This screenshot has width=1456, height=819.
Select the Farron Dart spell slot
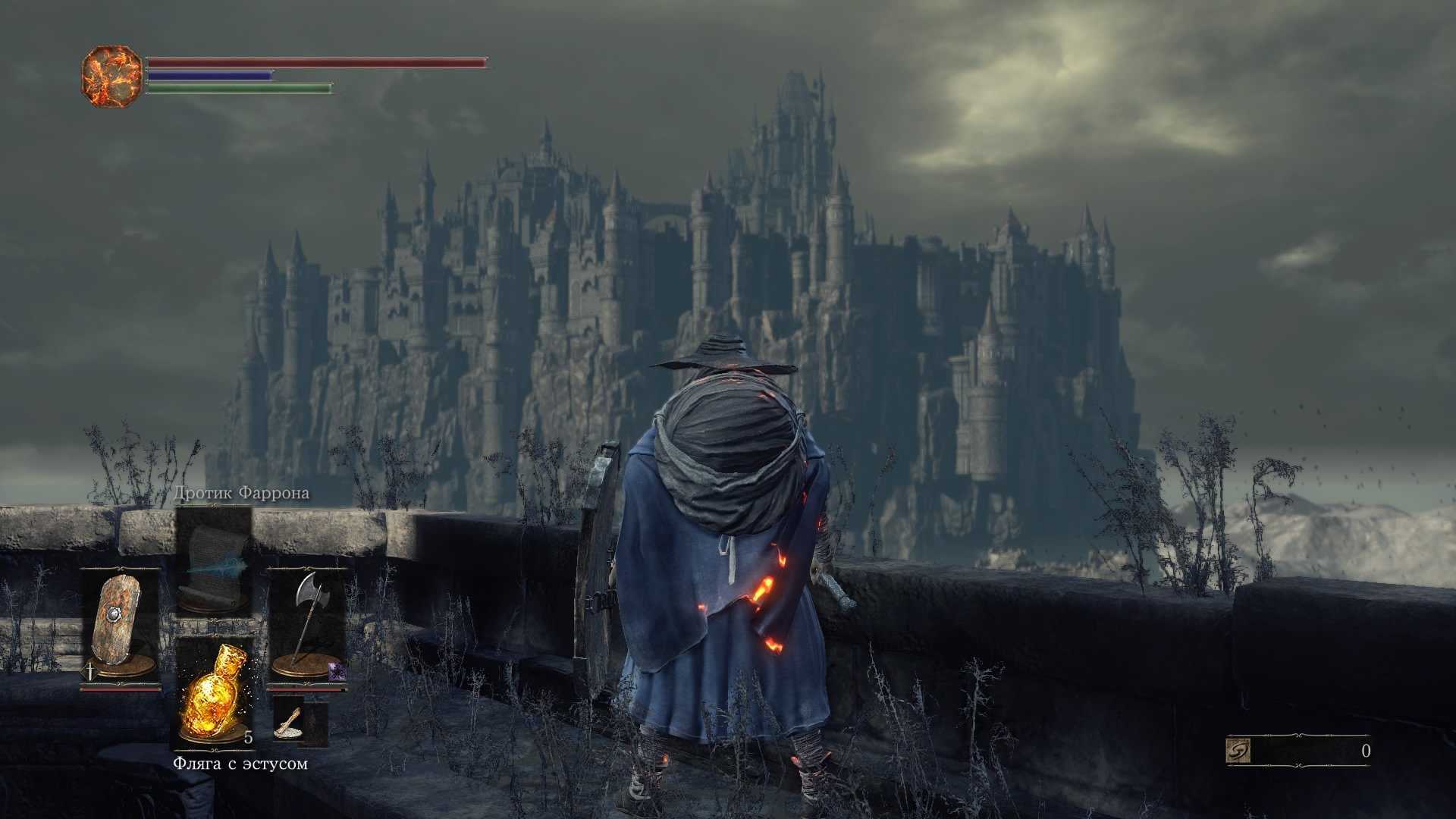point(214,561)
